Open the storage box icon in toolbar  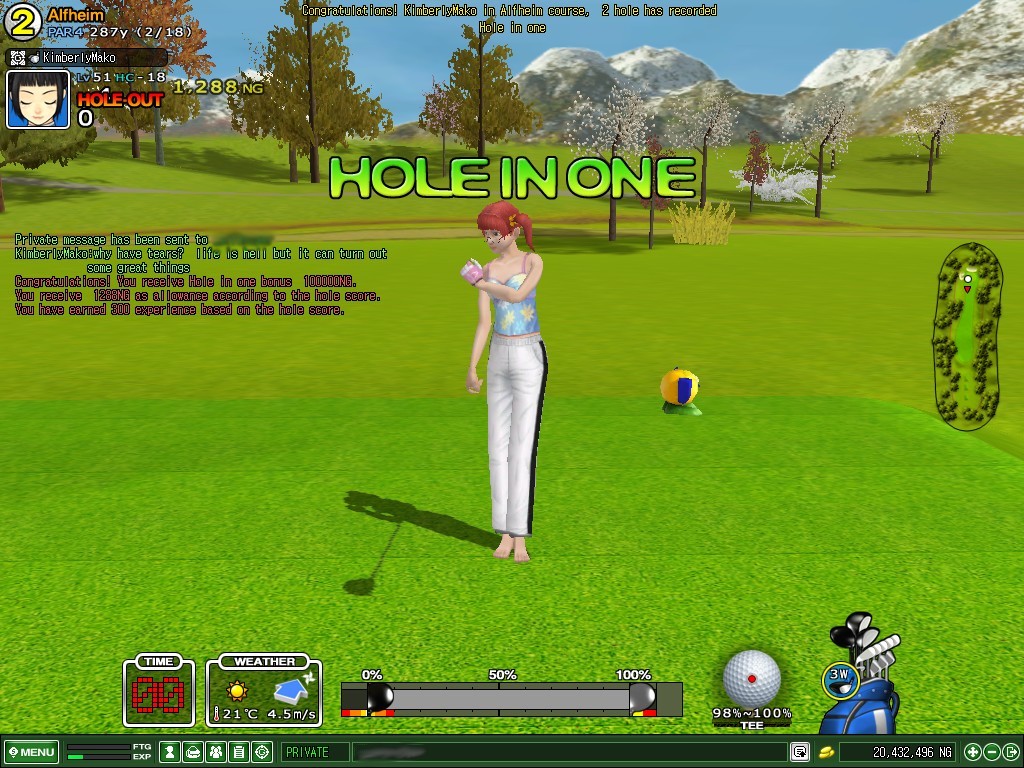pyautogui.click(x=194, y=752)
